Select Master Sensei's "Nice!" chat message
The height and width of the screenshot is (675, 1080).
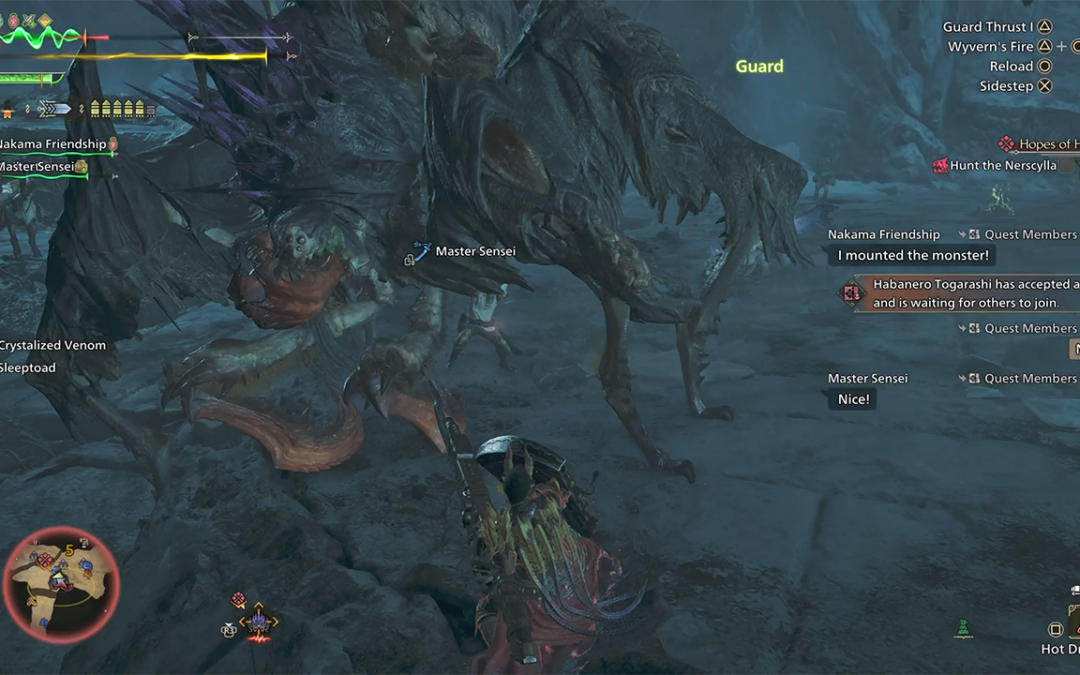853,399
